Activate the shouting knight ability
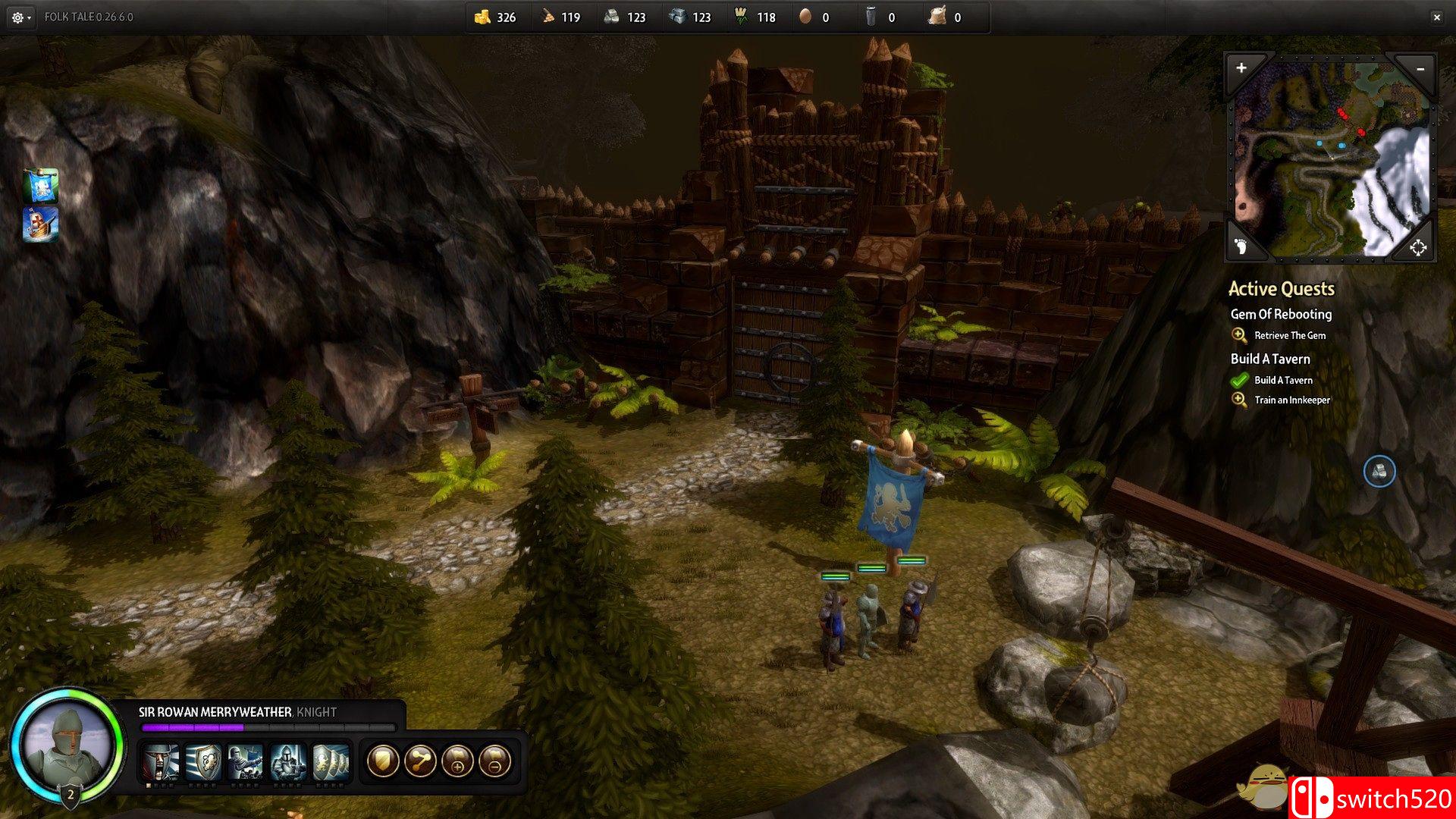1456x819 pixels. 161,761
